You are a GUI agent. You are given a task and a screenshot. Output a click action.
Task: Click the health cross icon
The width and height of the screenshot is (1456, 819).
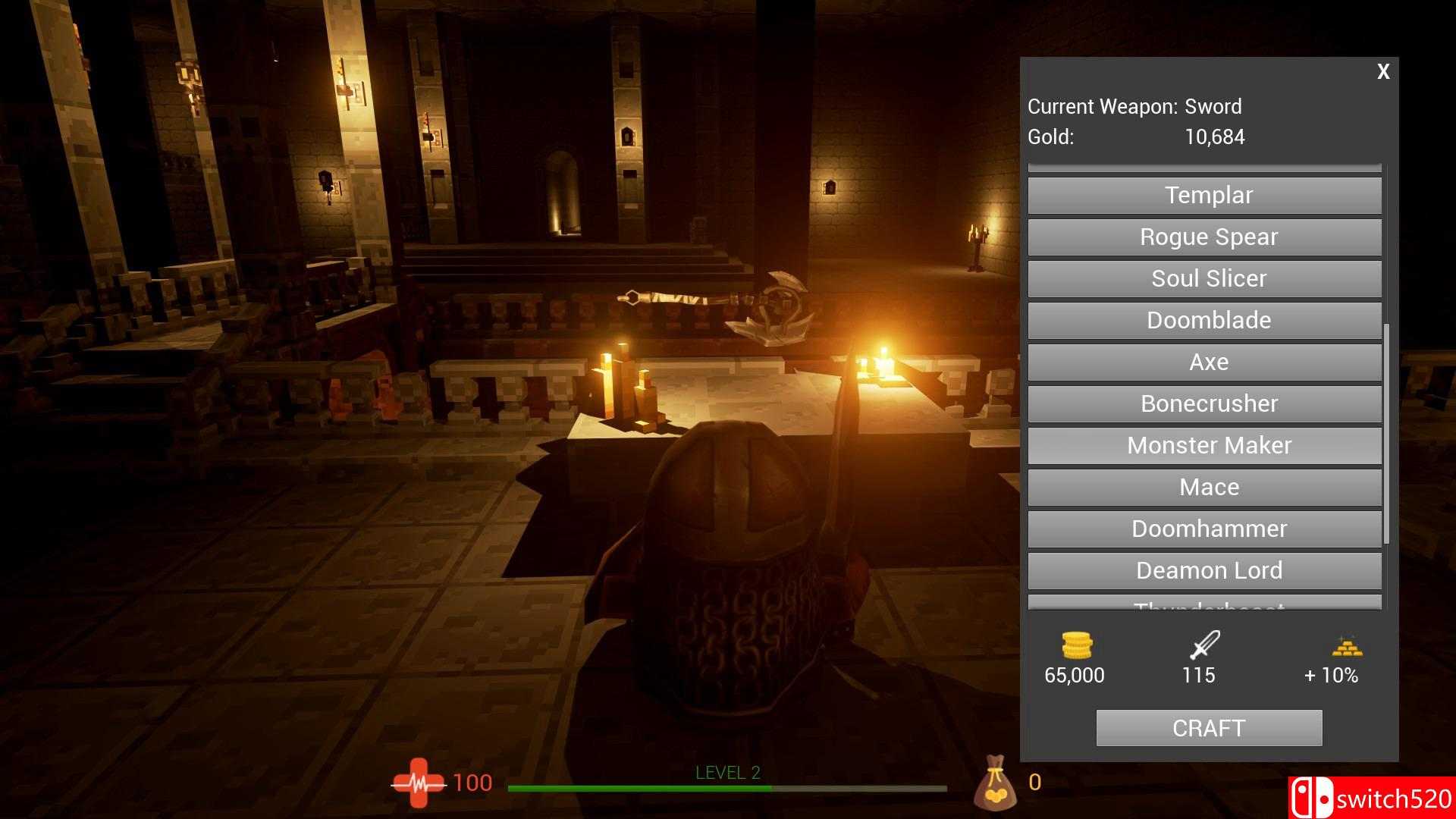pos(418,782)
